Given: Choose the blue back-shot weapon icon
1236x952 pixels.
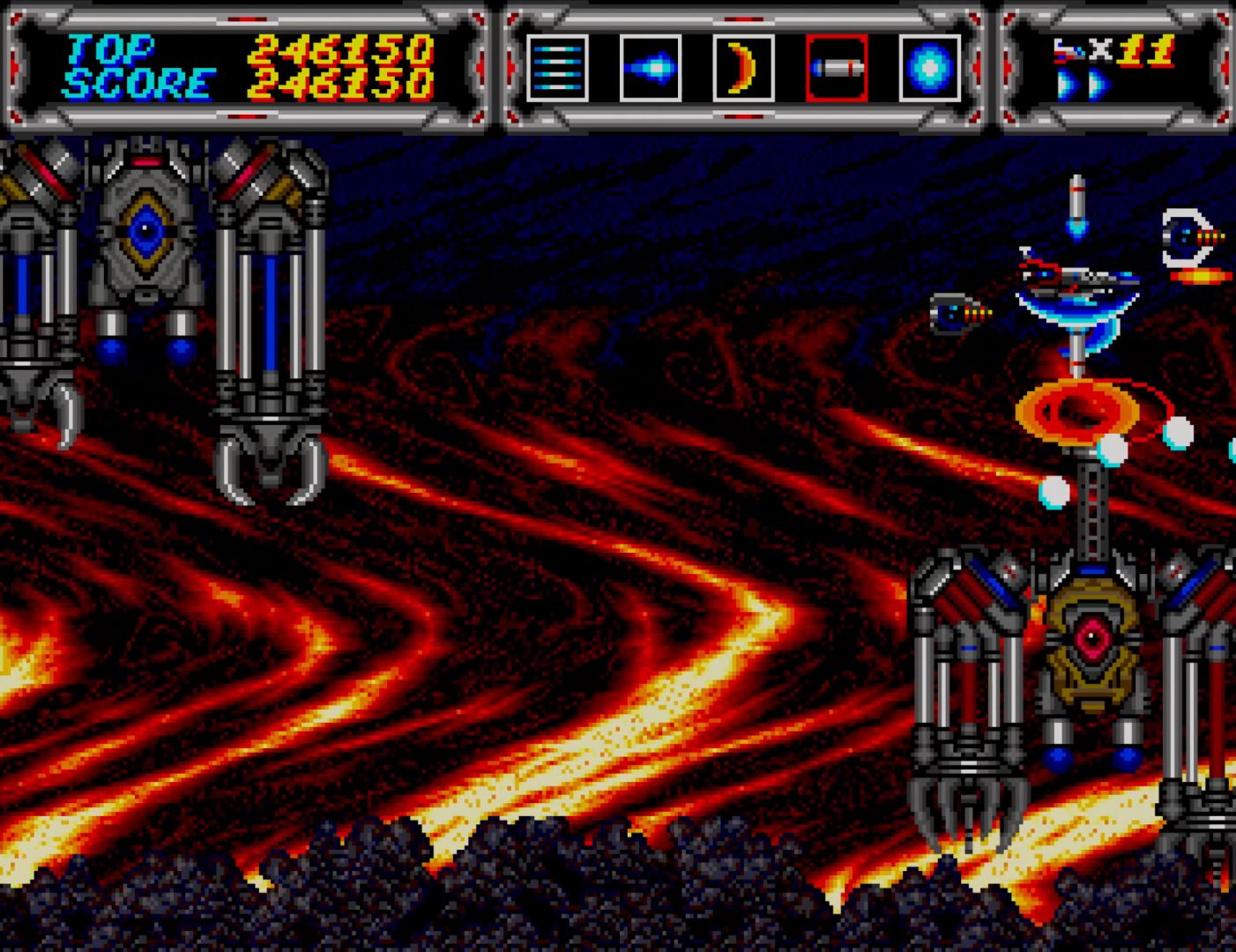Looking at the screenshot, I should (x=651, y=69).
